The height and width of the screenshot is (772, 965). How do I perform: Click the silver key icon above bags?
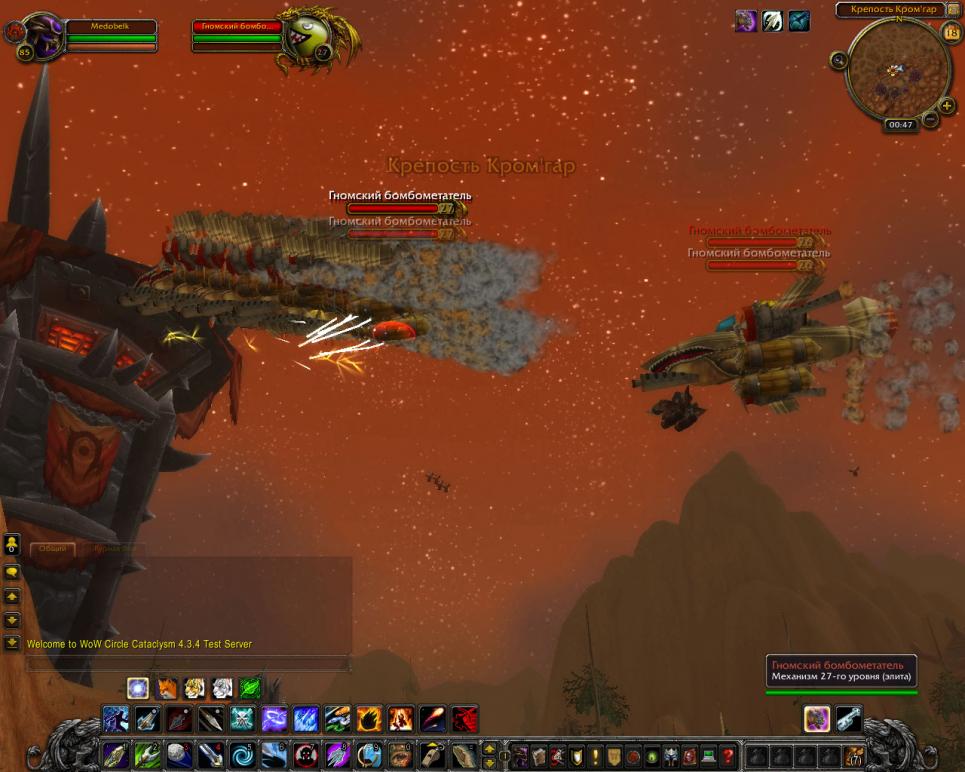pyautogui.click(x=849, y=718)
